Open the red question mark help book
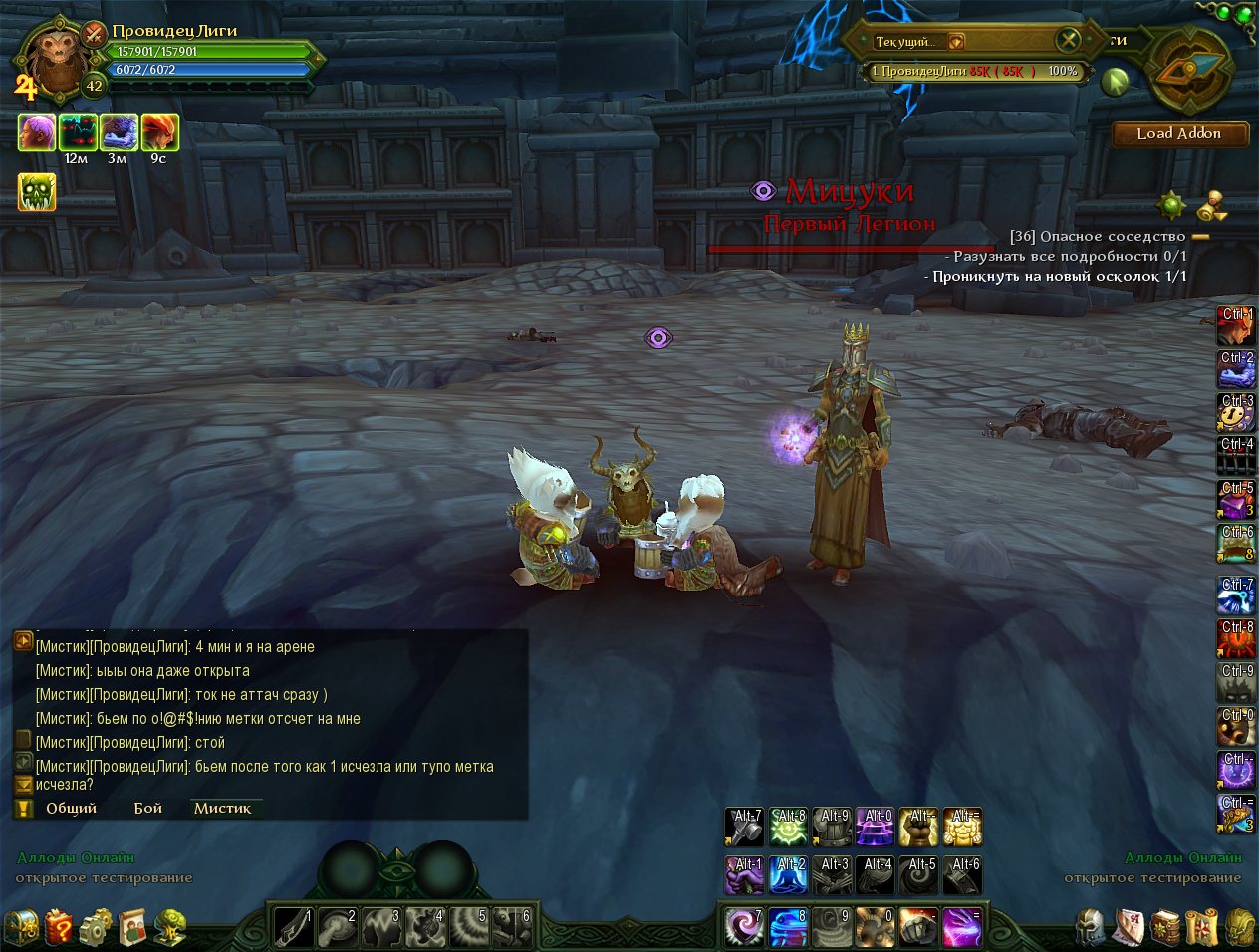1259x952 pixels. pos(58,928)
